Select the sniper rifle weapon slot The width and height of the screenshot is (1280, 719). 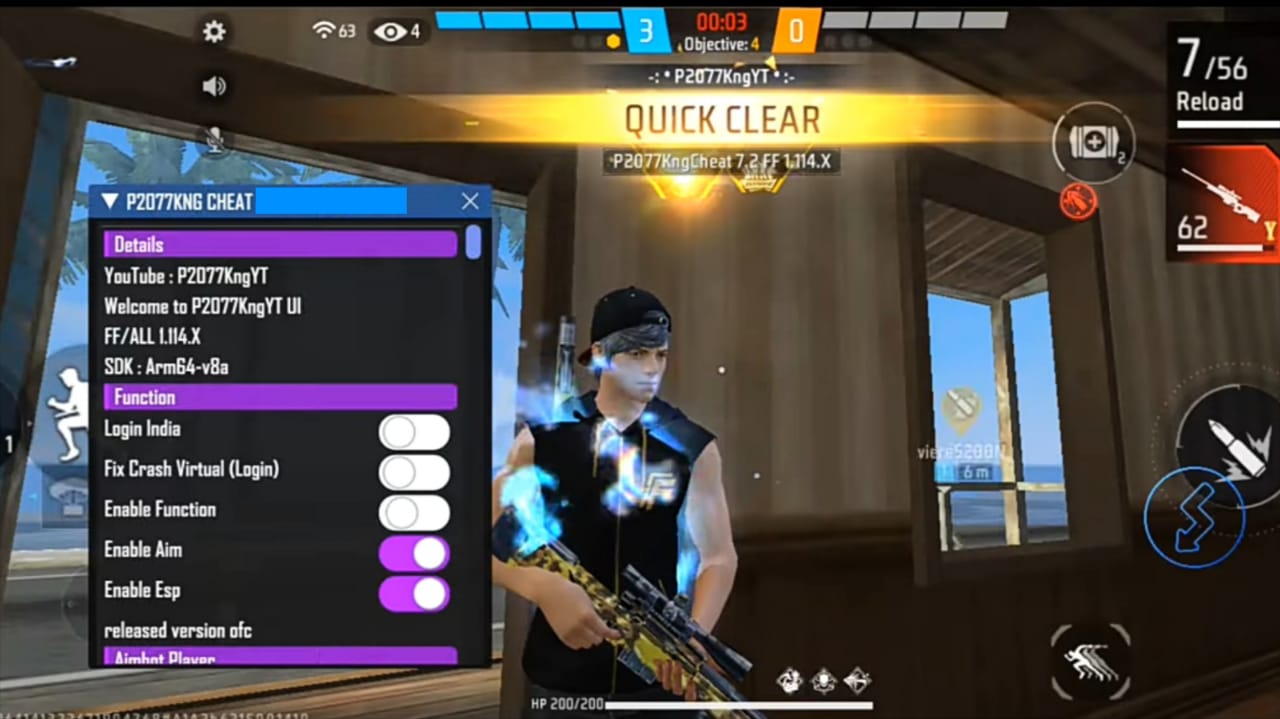[1222, 202]
